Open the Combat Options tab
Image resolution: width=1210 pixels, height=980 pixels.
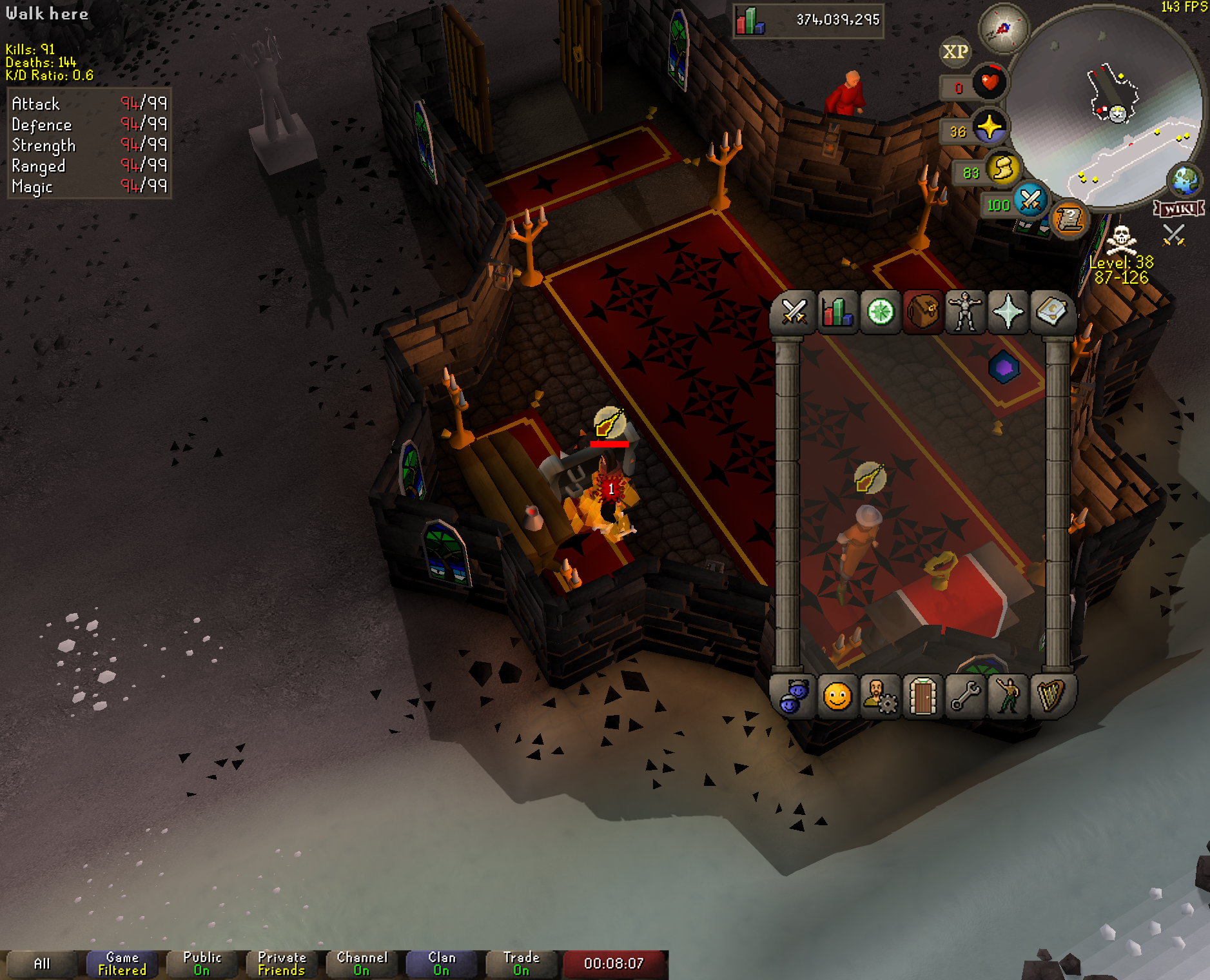tap(794, 313)
